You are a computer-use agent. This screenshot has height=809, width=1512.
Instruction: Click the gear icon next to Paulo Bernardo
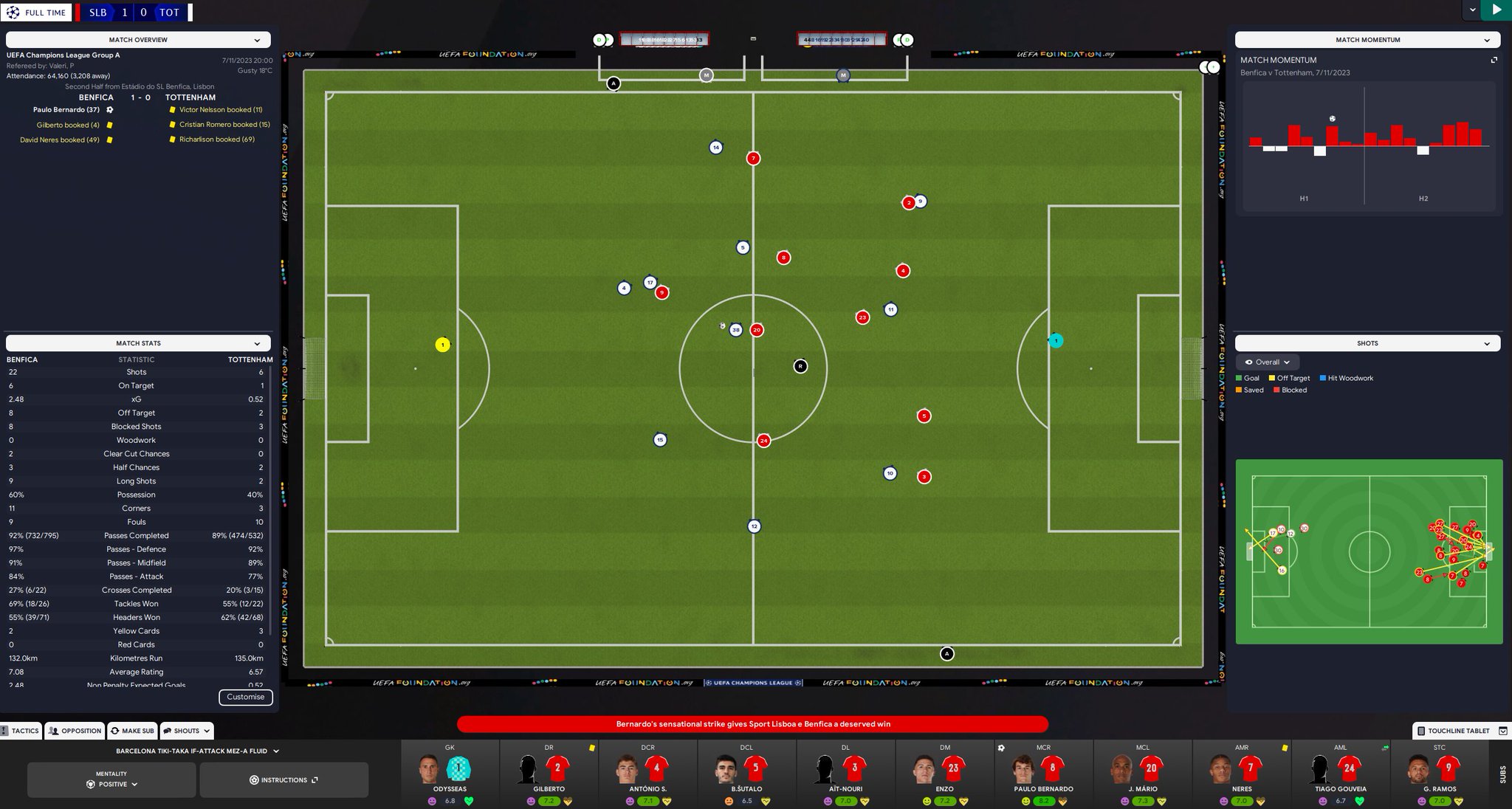(x=109, y=109)
